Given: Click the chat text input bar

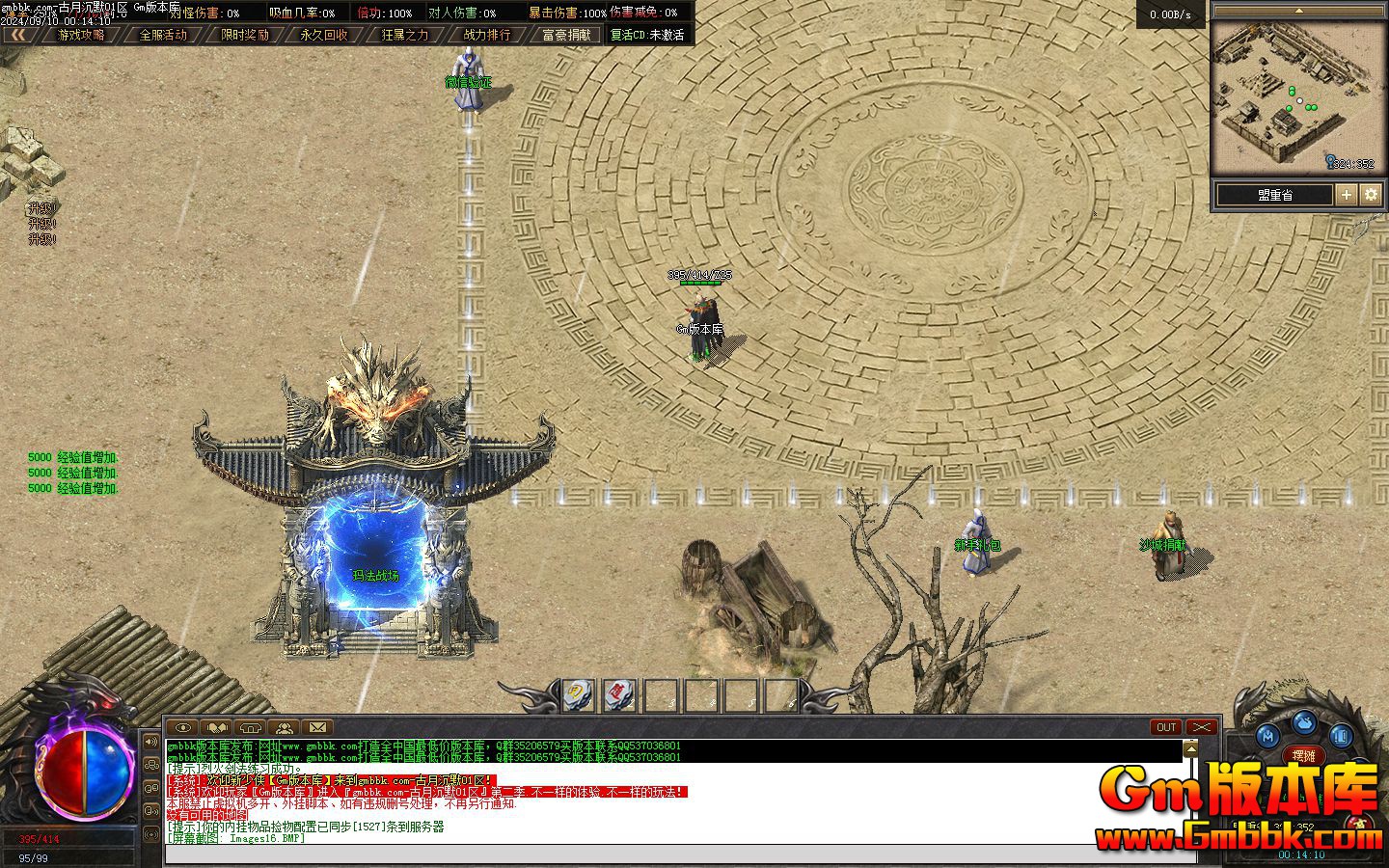Looking at the screenshot, I should tap(675, 854).
